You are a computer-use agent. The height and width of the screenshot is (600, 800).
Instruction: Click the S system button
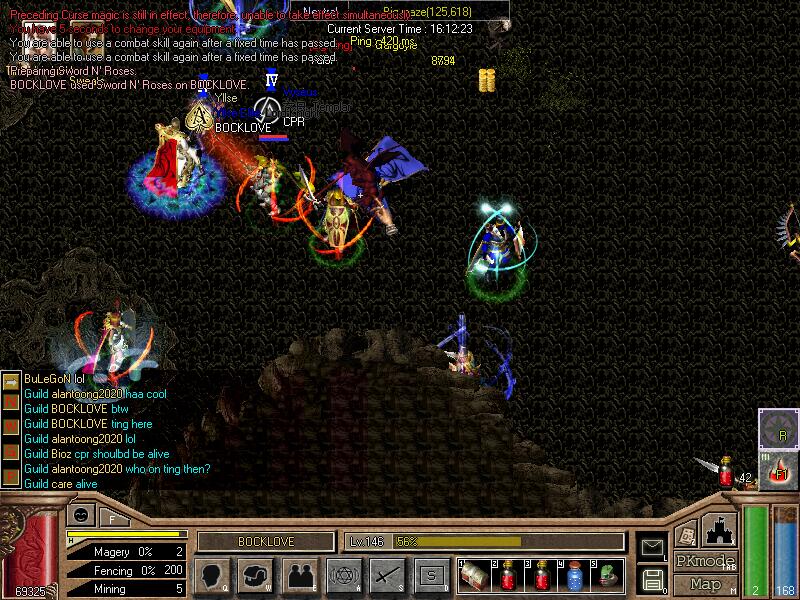click(431, 575)
